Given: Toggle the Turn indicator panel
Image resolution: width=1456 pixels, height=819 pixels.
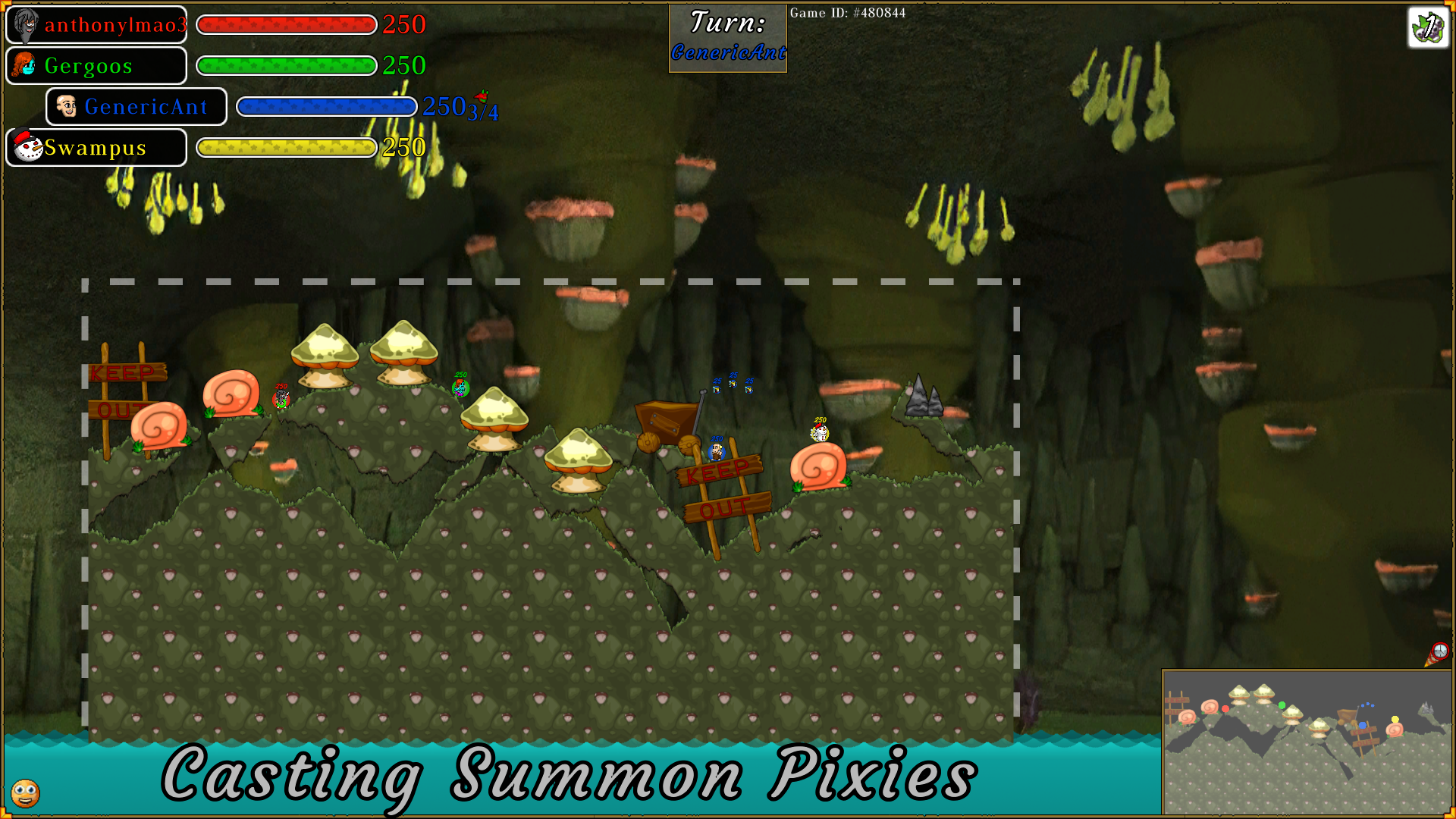Looking at the screenshot, I should tap(726, 36).
